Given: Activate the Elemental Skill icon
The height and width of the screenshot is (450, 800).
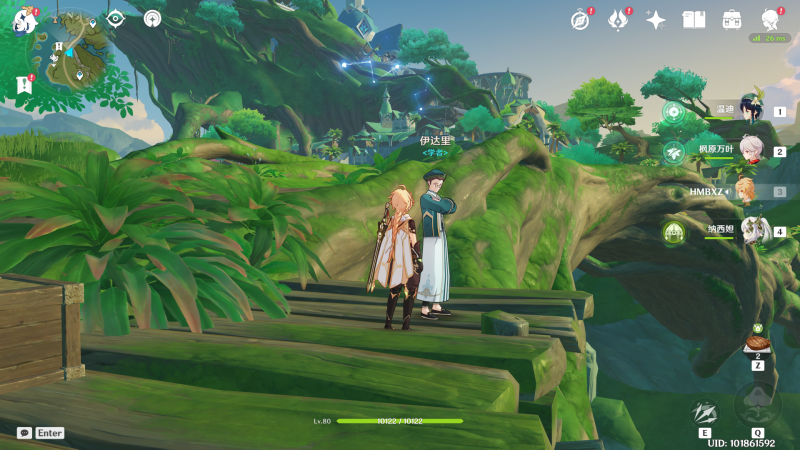Looking at the screenshot, I should click(705, 411).
